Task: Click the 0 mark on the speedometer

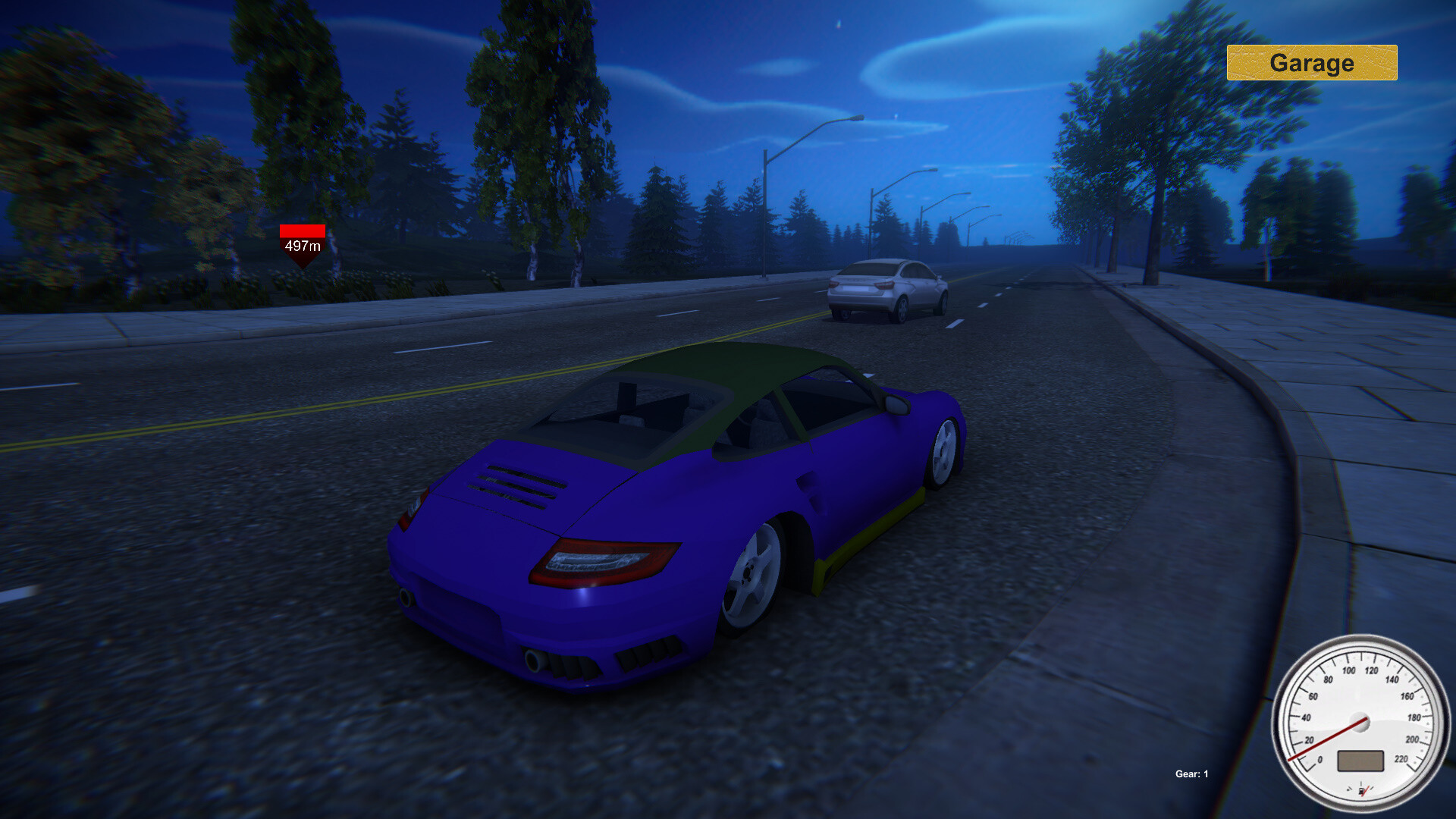Action: tap(1319, 759)
